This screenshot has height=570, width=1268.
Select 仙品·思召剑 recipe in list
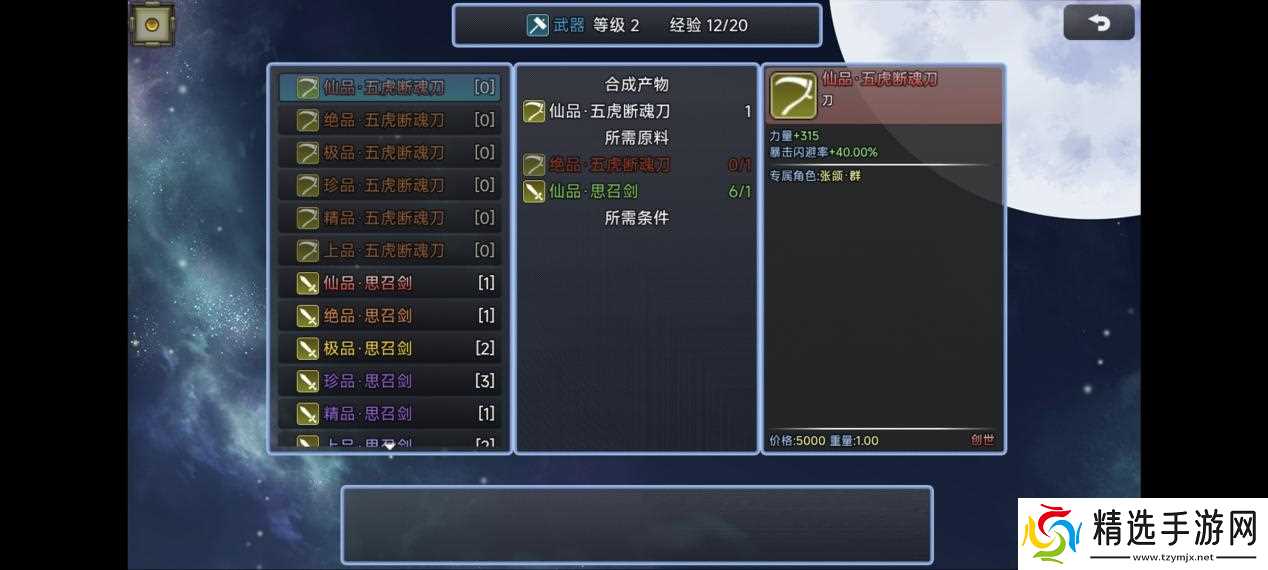[x=390, y=283]
